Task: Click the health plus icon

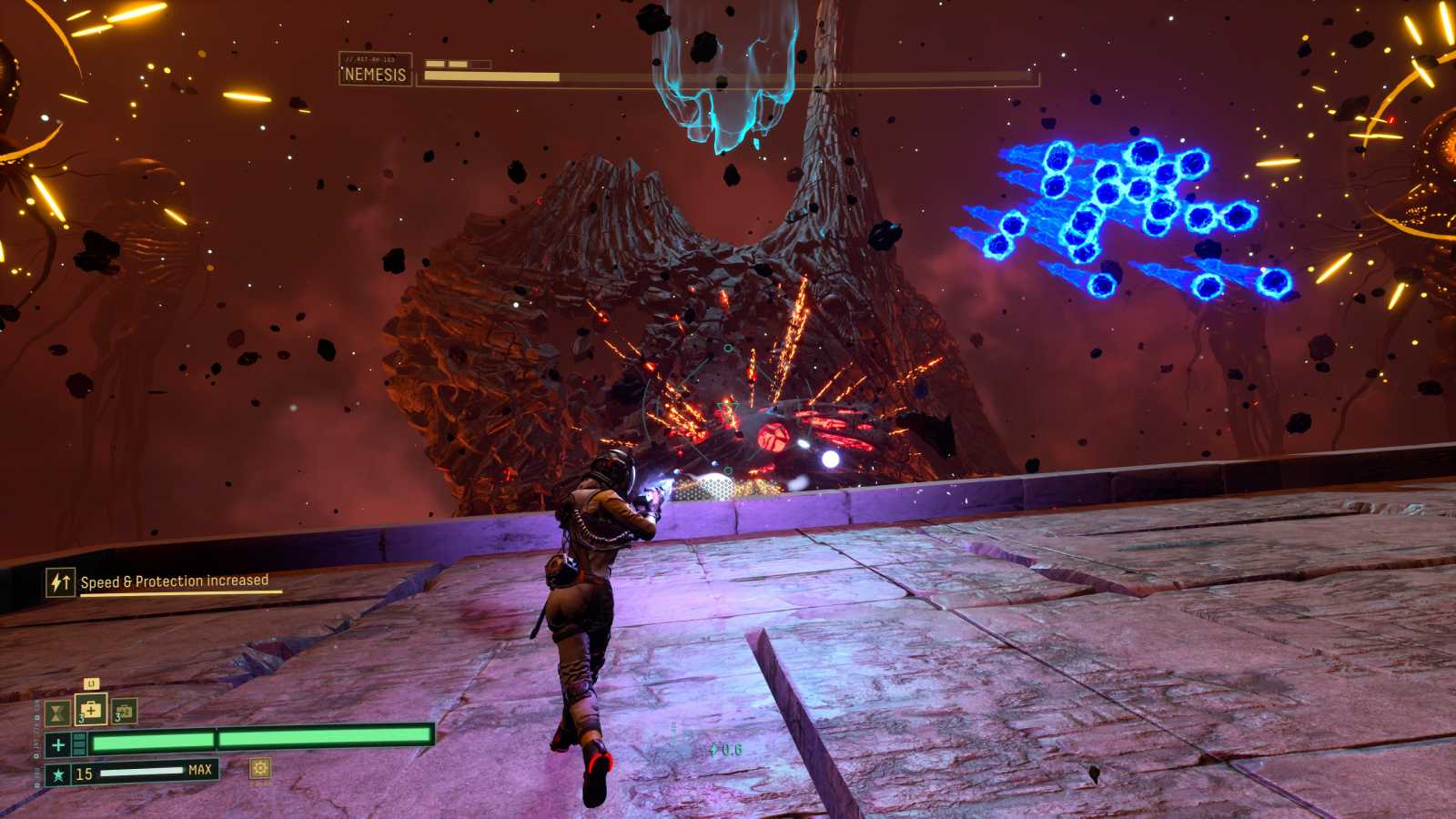Action: pos(58,745)
